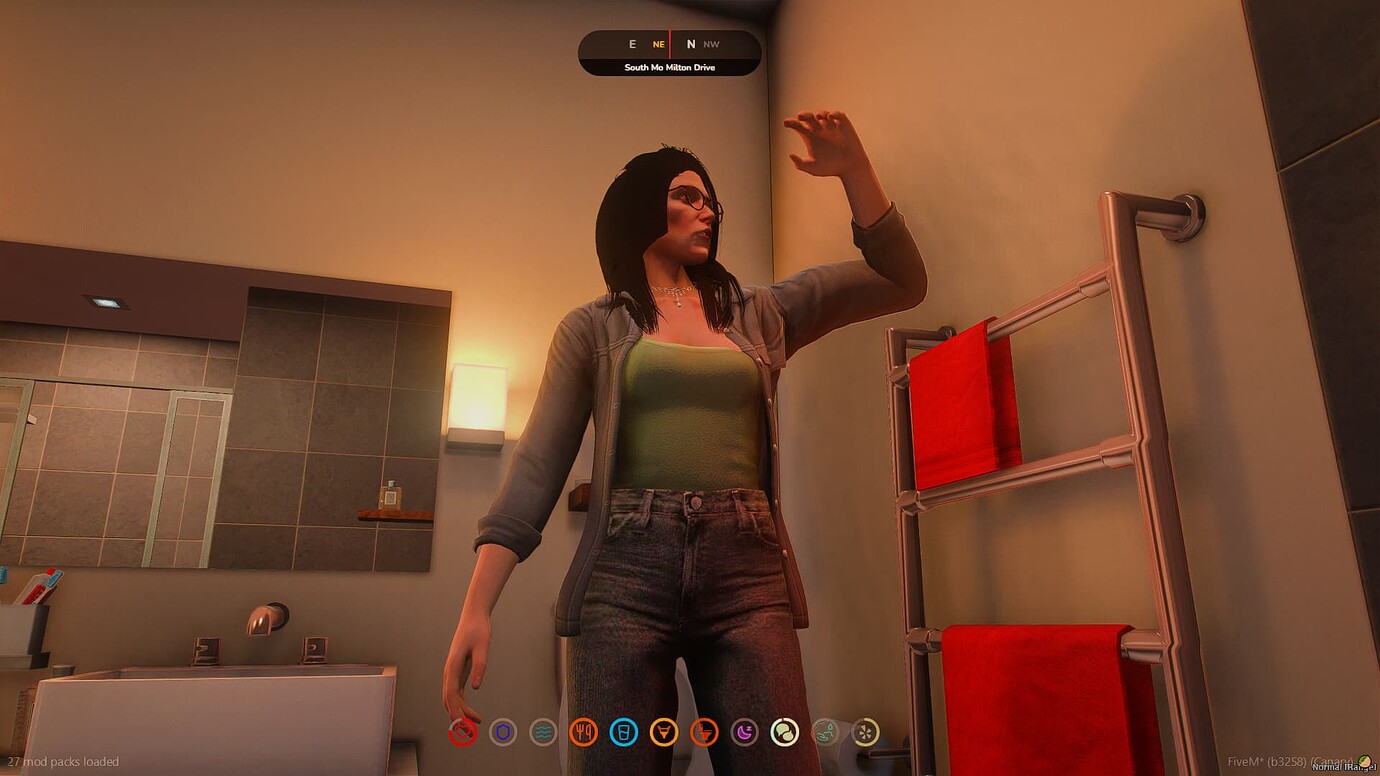The image size is (1380, 776).
Task: Select the blue armor shield icon
Action: click(502, 732)
